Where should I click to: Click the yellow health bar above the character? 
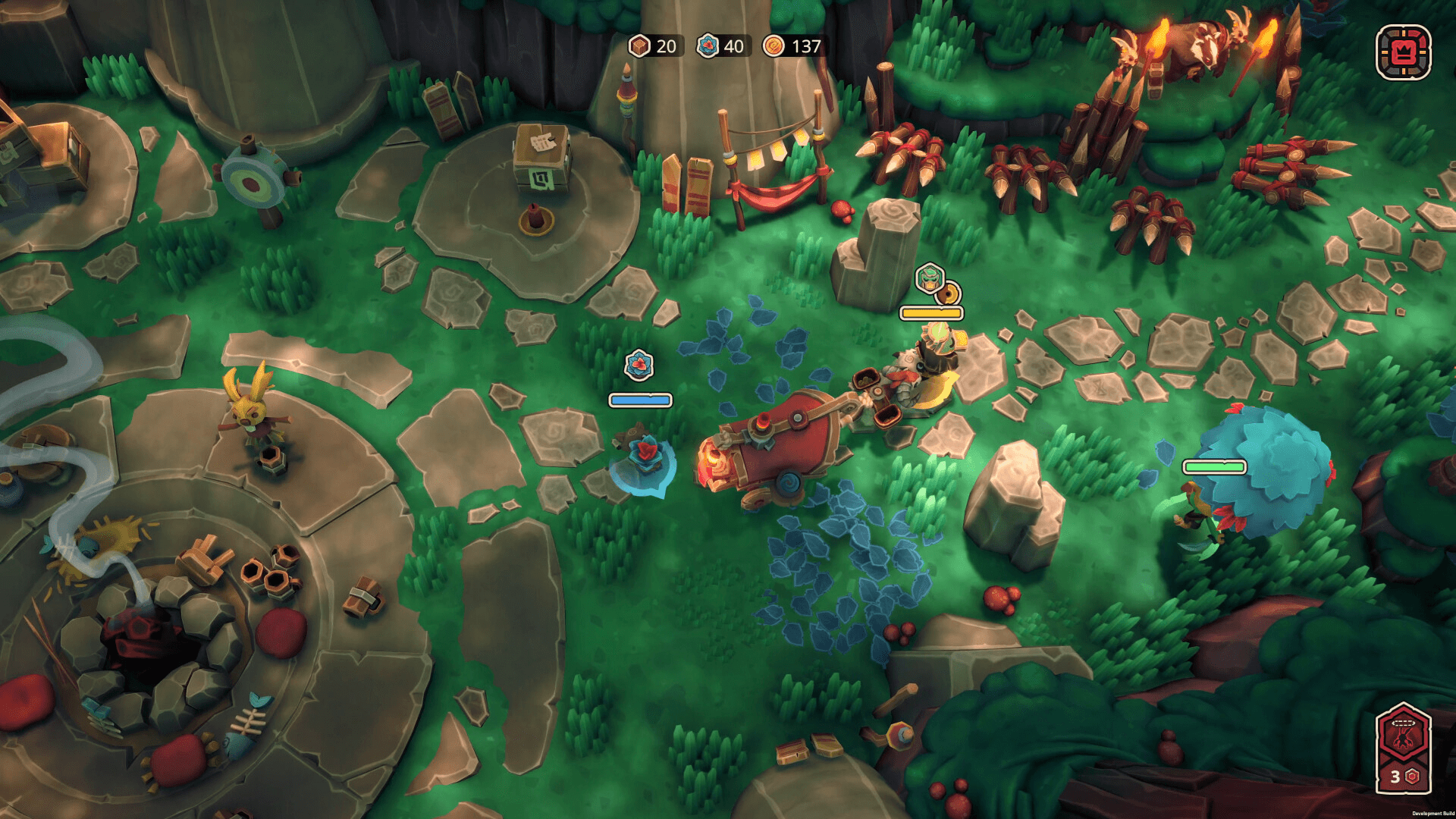pyautogui.click(x=931, y=312)
